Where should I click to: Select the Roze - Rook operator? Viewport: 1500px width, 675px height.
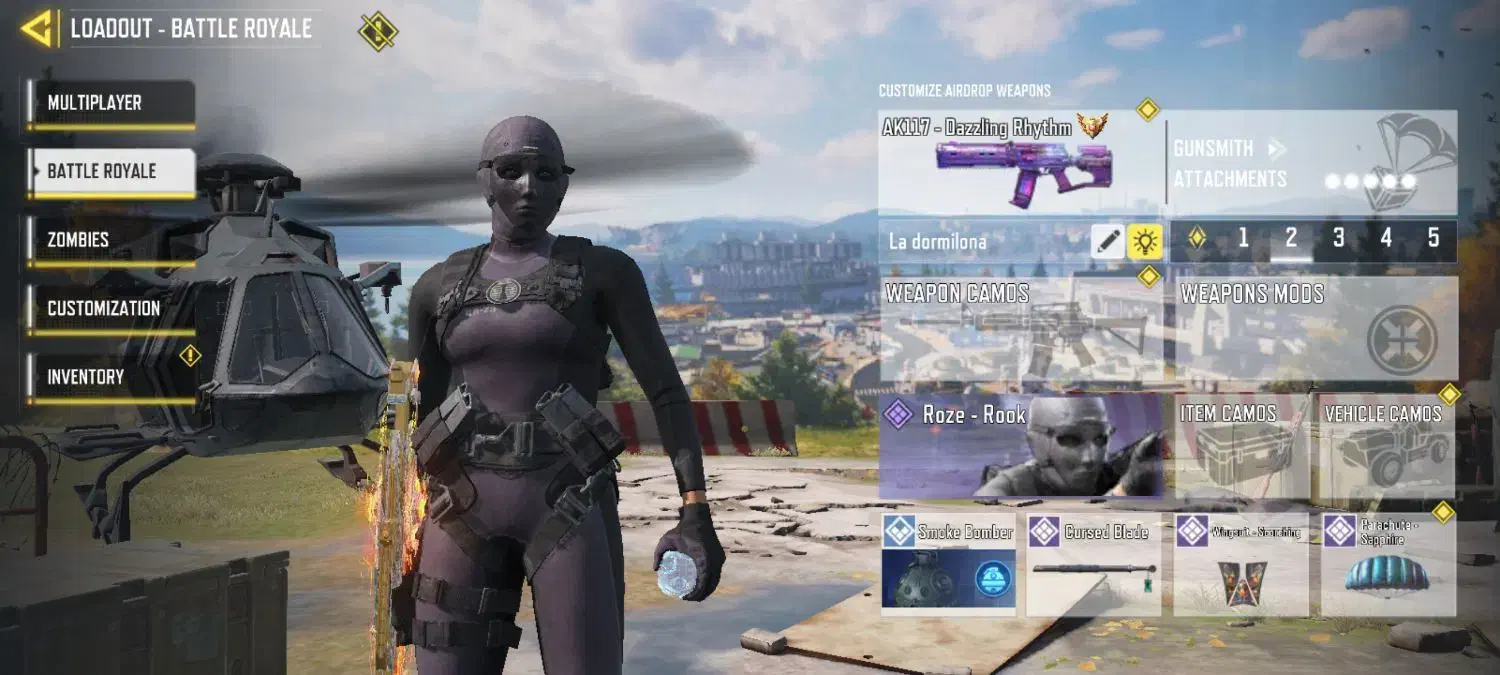(x=1020, y=446)
